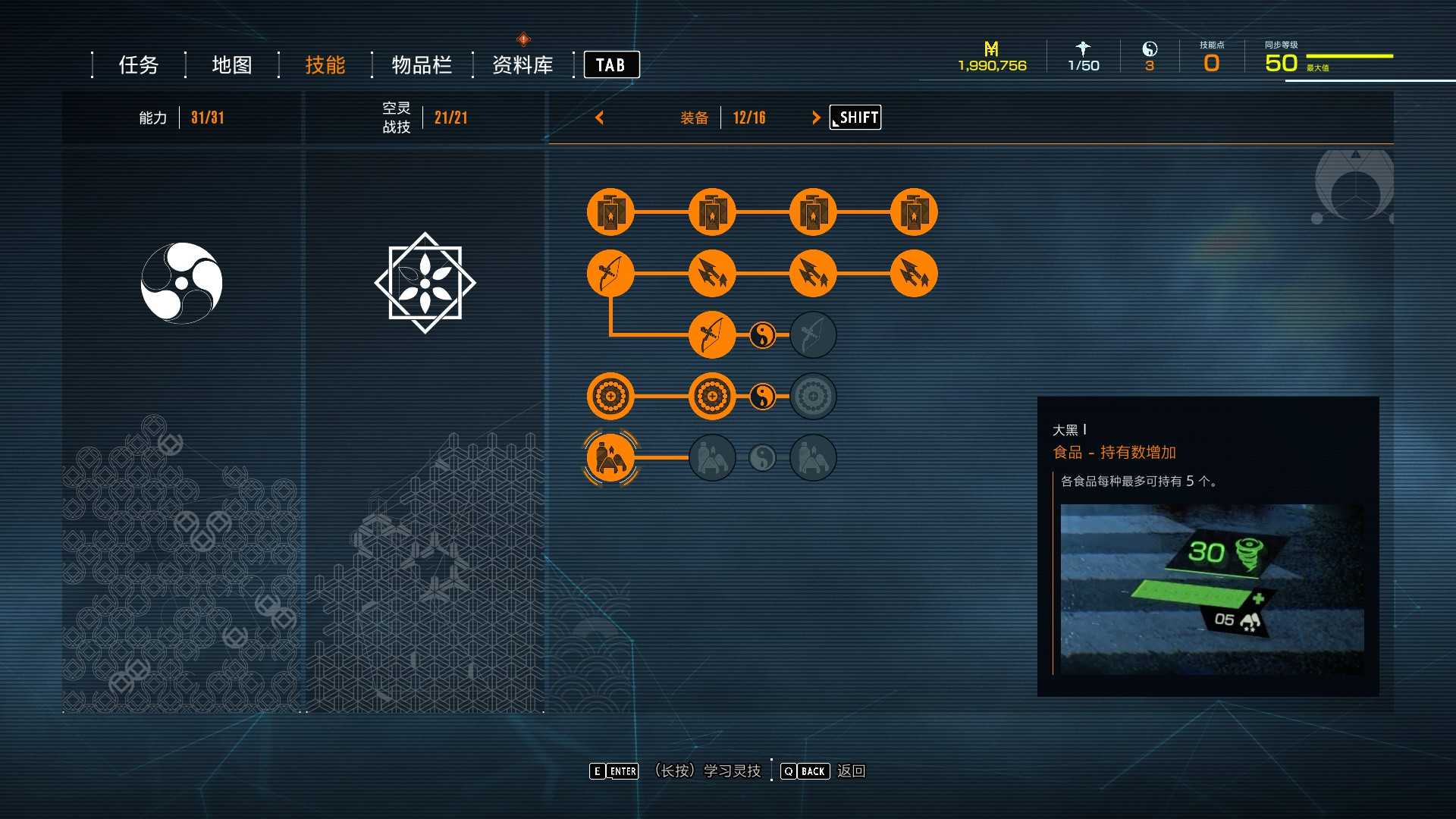Toggle the yin-yang node in the gear row

click(x=763, y=395)
